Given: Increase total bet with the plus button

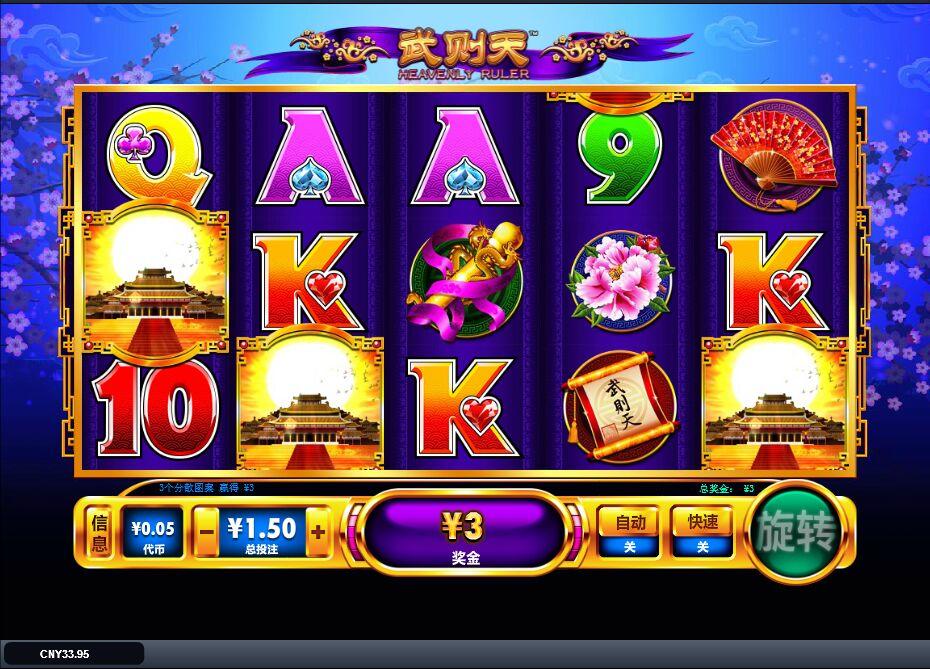Looking at the screenshot, I should pos(318,532).
